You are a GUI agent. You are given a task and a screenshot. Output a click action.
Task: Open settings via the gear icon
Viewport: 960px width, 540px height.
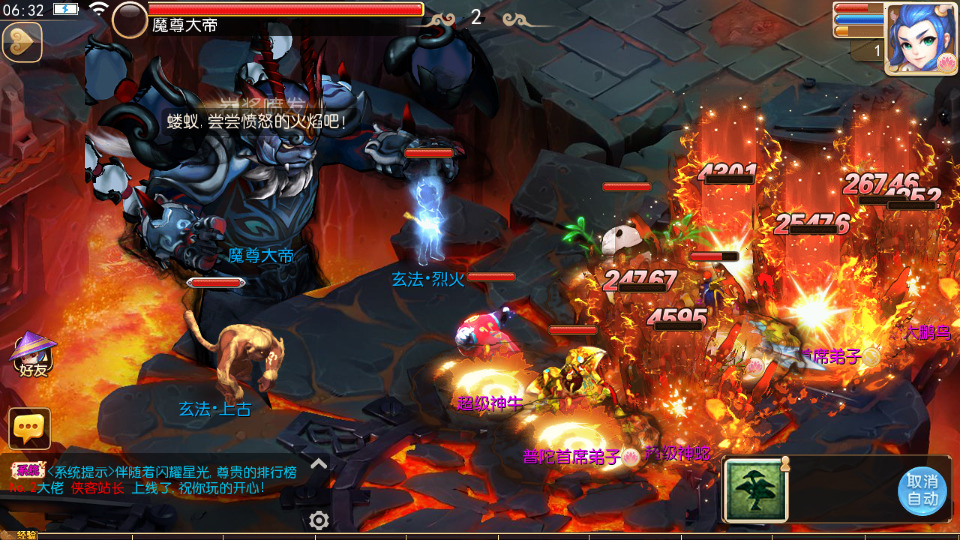tap(319, 520)
